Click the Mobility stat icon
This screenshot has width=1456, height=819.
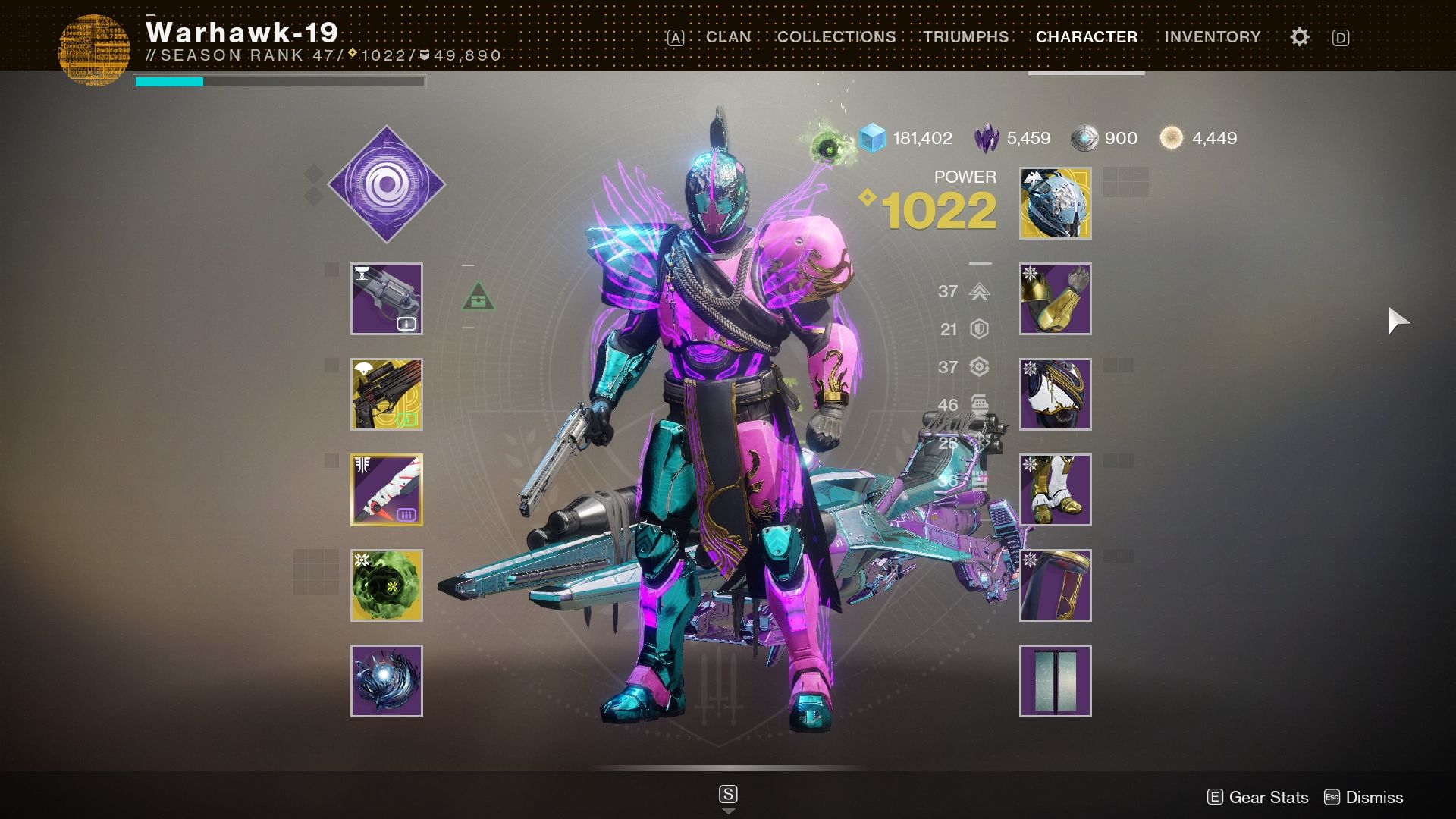point(981,292)
